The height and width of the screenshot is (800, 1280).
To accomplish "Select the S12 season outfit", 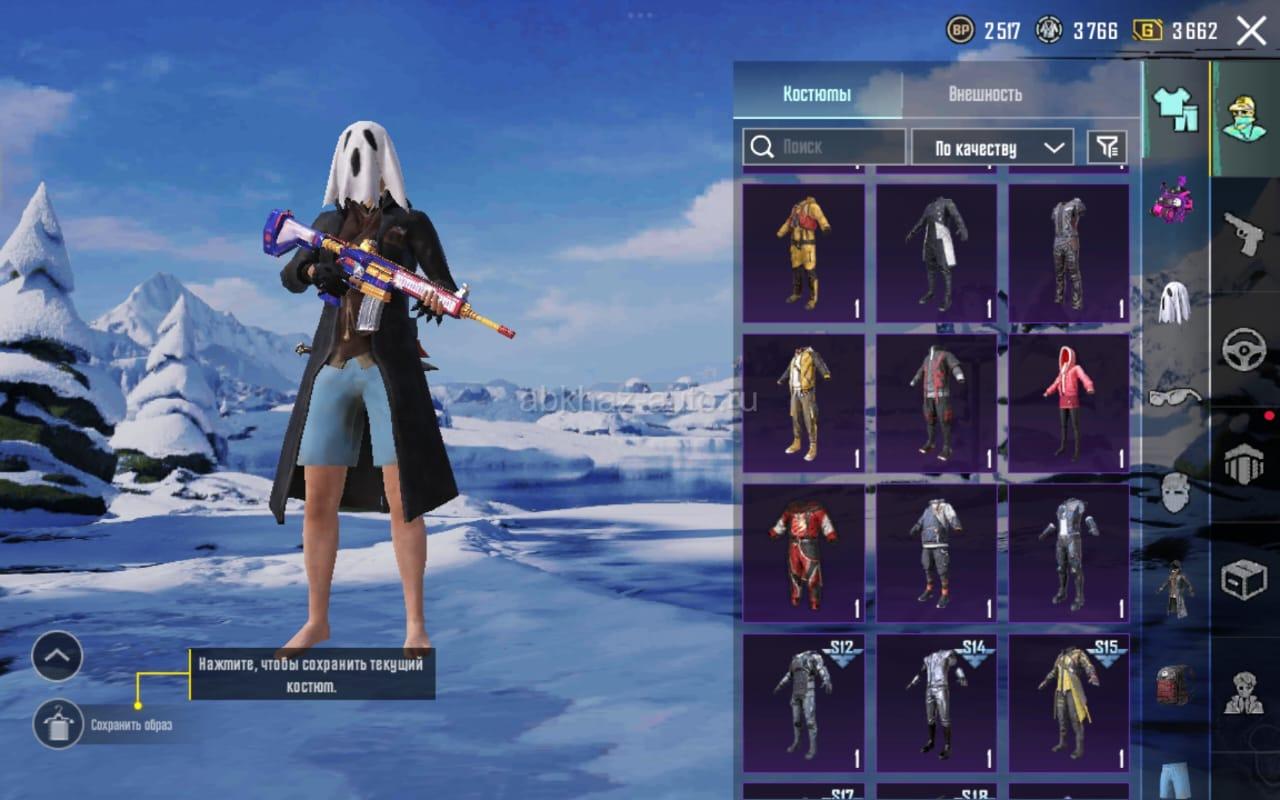I will (x=803, y=702).
